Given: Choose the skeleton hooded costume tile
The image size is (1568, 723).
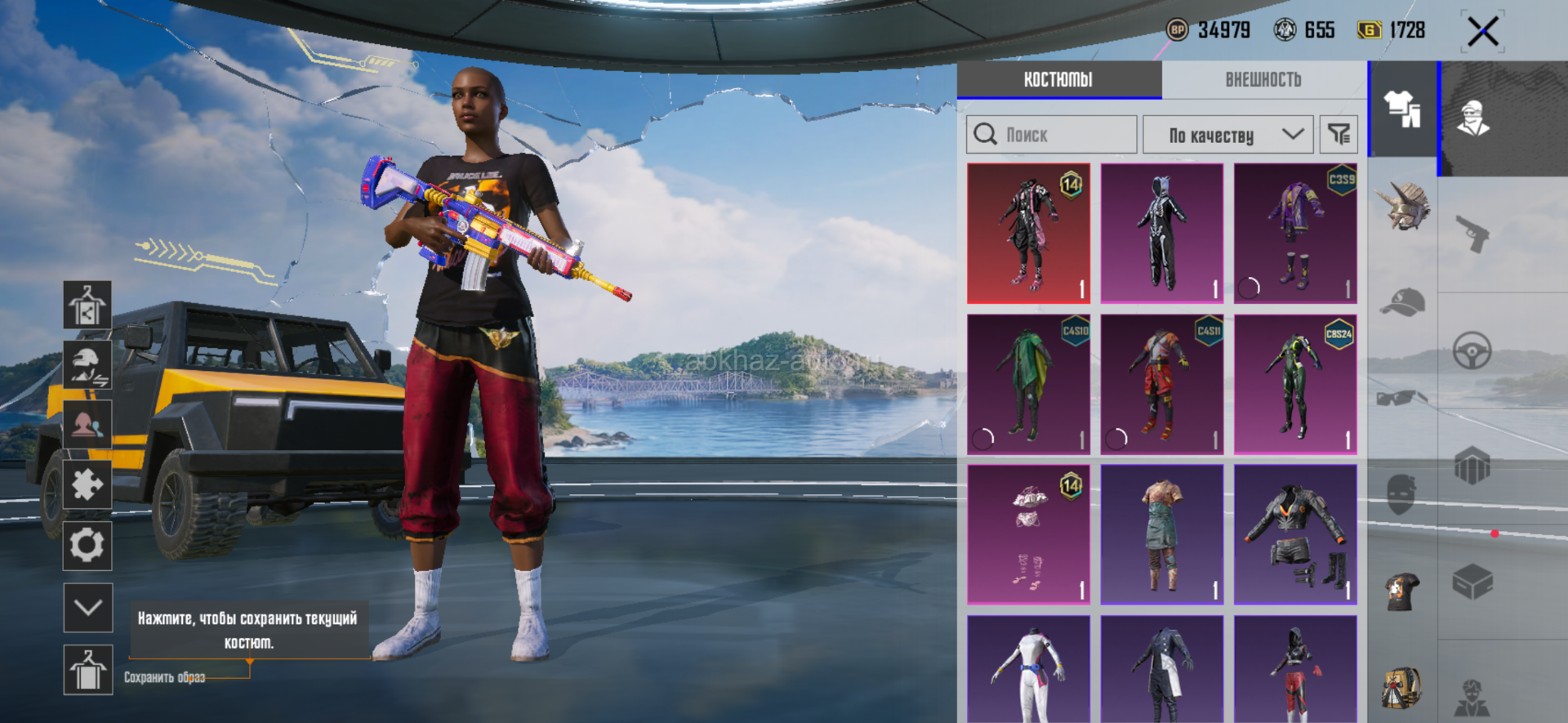Looking at the screenshot, I should coord(1161,234).
